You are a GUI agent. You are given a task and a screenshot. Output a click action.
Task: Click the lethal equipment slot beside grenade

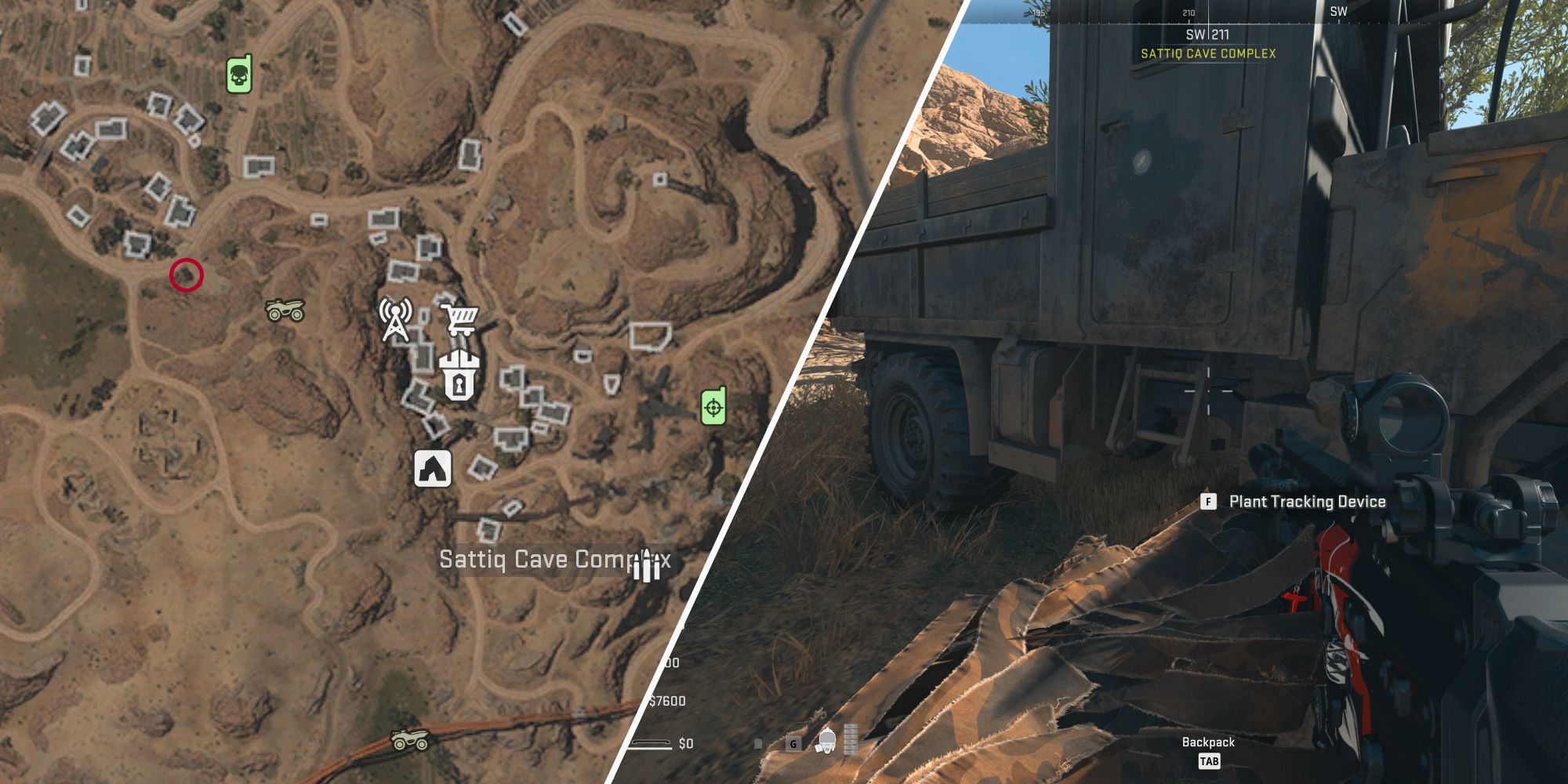coord(757,743)
